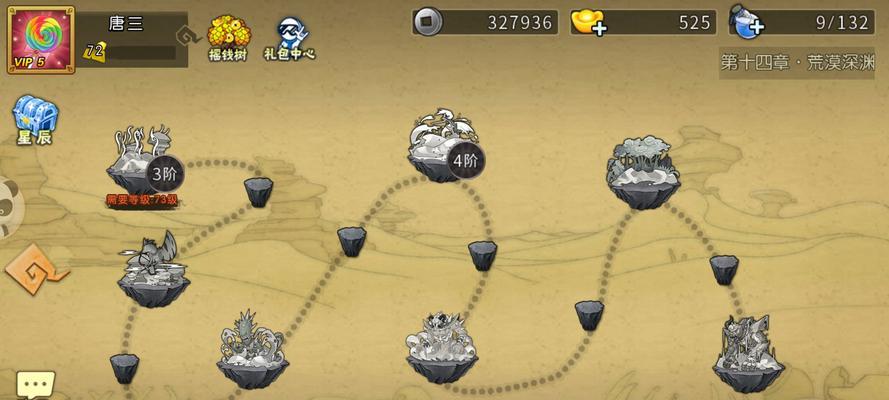The image size is (889, 400).
Task: Open the 星辰 treasure chest
Action: pyautogui.click(x=34, y=120)
